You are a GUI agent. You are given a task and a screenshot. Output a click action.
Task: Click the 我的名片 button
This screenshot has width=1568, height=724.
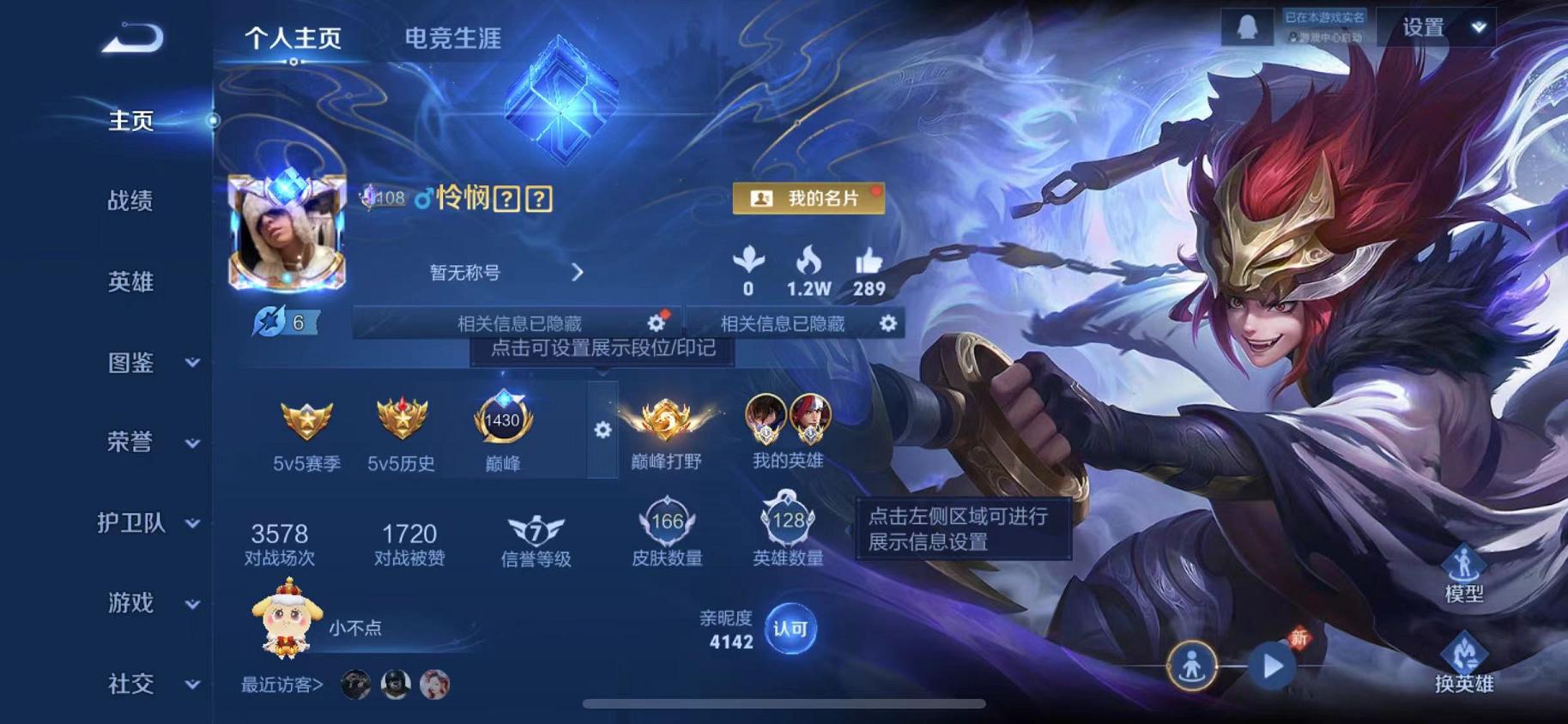tap(810, 198)
